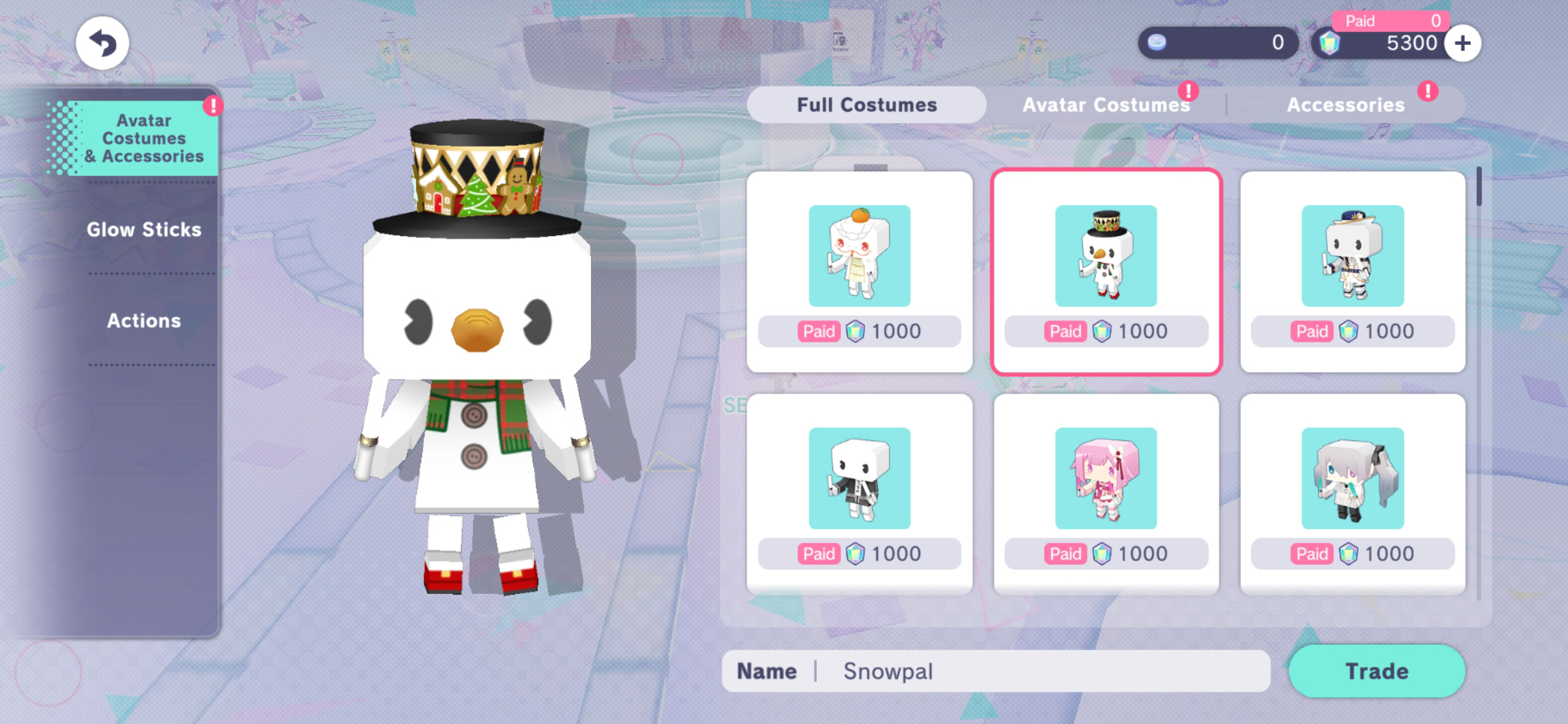The height and width of the screenshot is (724, 1568).
Task: Select the pink-haired girl costume
Action: [1106, 493]
